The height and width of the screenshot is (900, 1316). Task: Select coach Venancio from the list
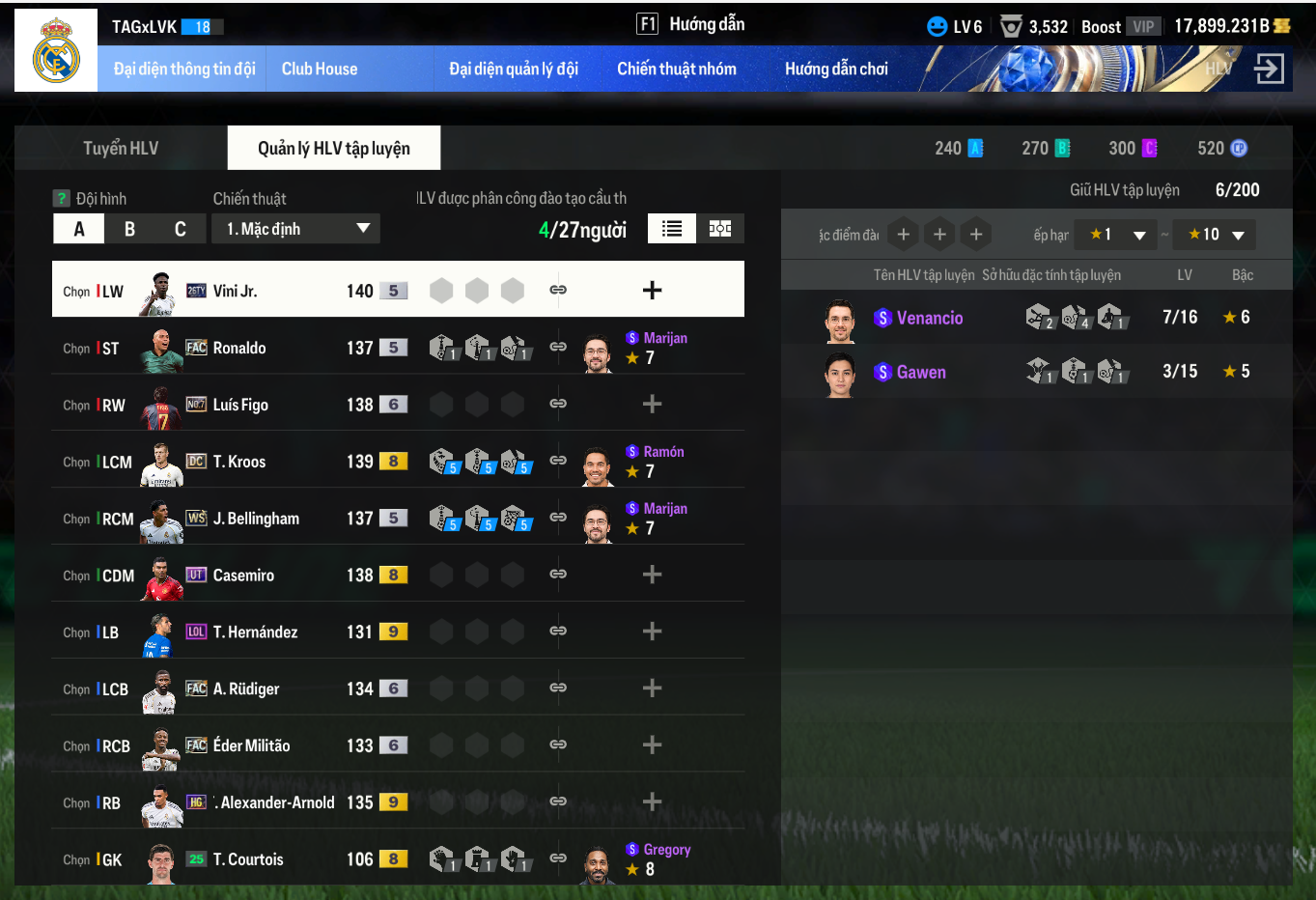(x=929, y=318)
